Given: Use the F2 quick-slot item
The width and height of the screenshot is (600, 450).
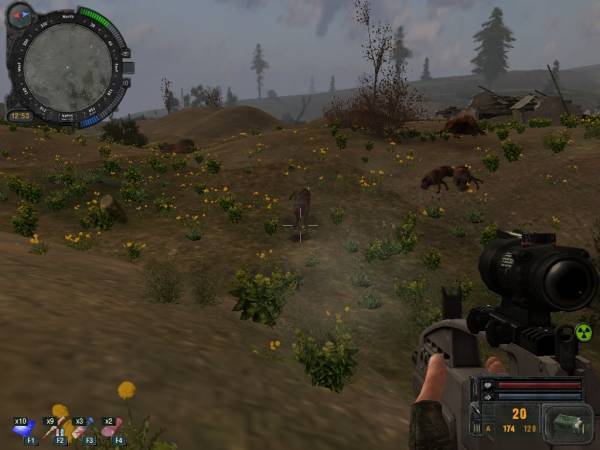Looking at the screenshot, I should (x=57, y=430).
